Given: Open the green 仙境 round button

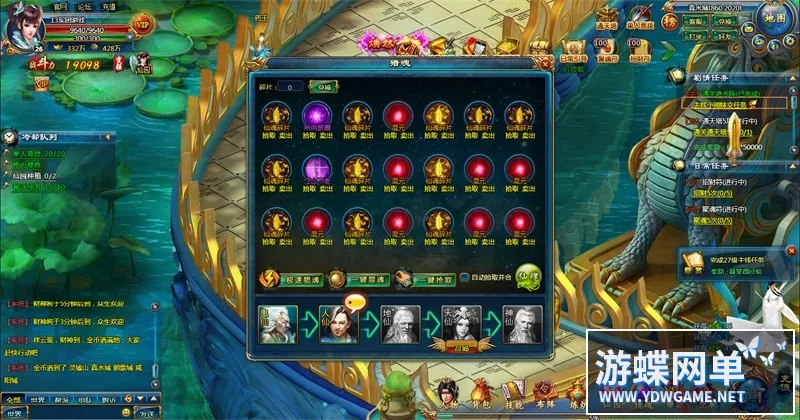Looking at the screenshot, I should [529, 279].
